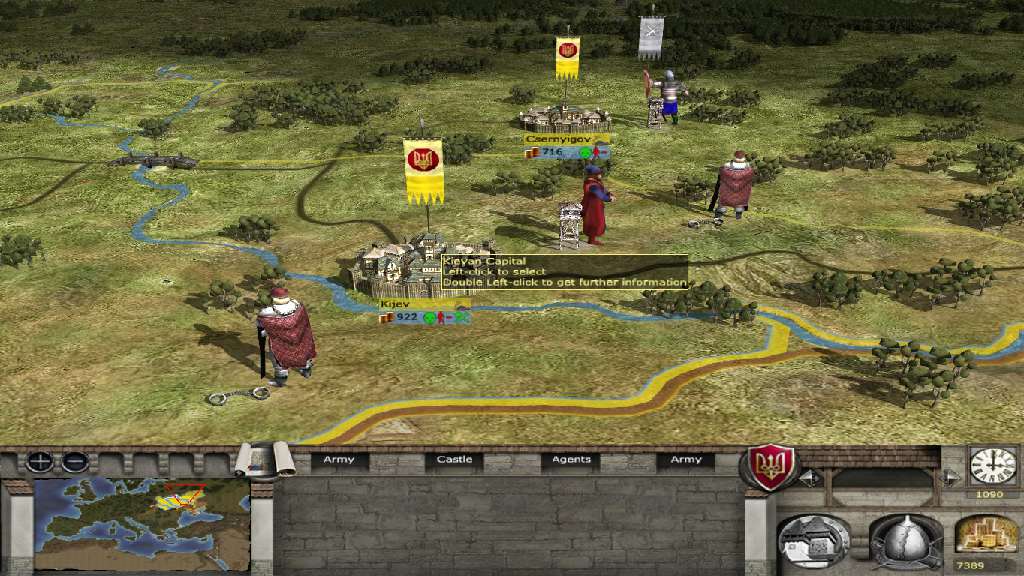
Task: Open the scroll icon above the minimap
Action: [260, 460]
